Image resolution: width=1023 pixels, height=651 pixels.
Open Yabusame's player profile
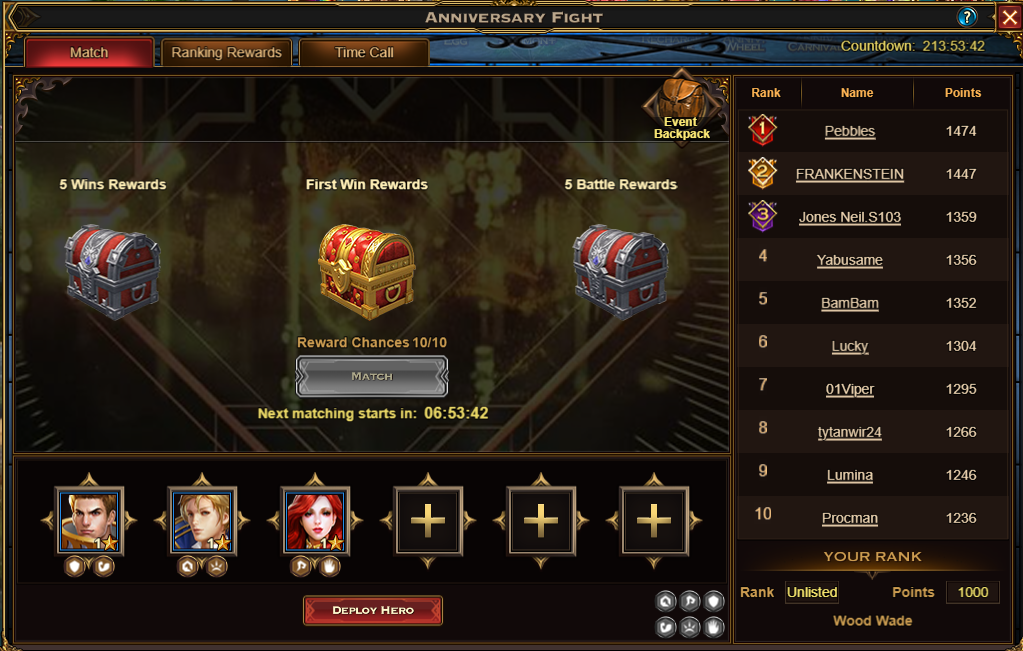849,260
